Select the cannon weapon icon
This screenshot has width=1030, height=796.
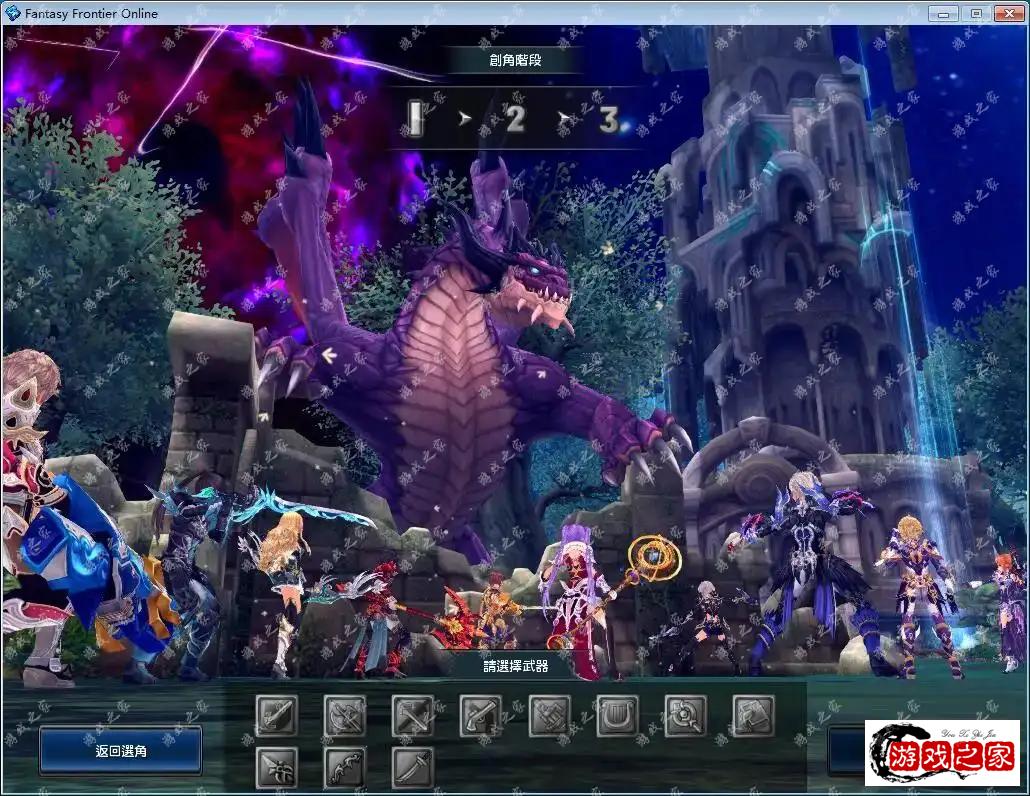pos(549,716)
